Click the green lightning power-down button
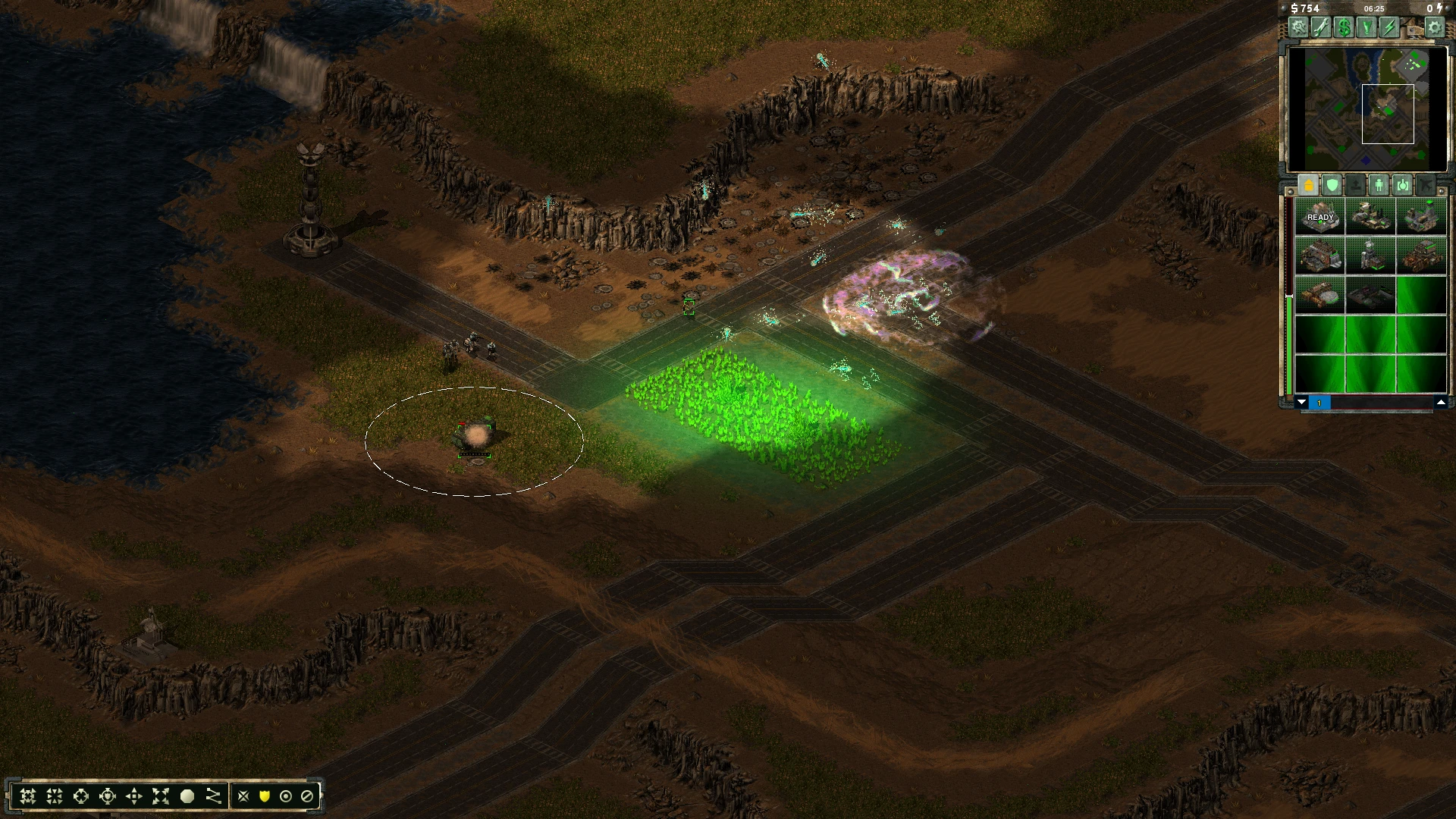 point(1389,28)
